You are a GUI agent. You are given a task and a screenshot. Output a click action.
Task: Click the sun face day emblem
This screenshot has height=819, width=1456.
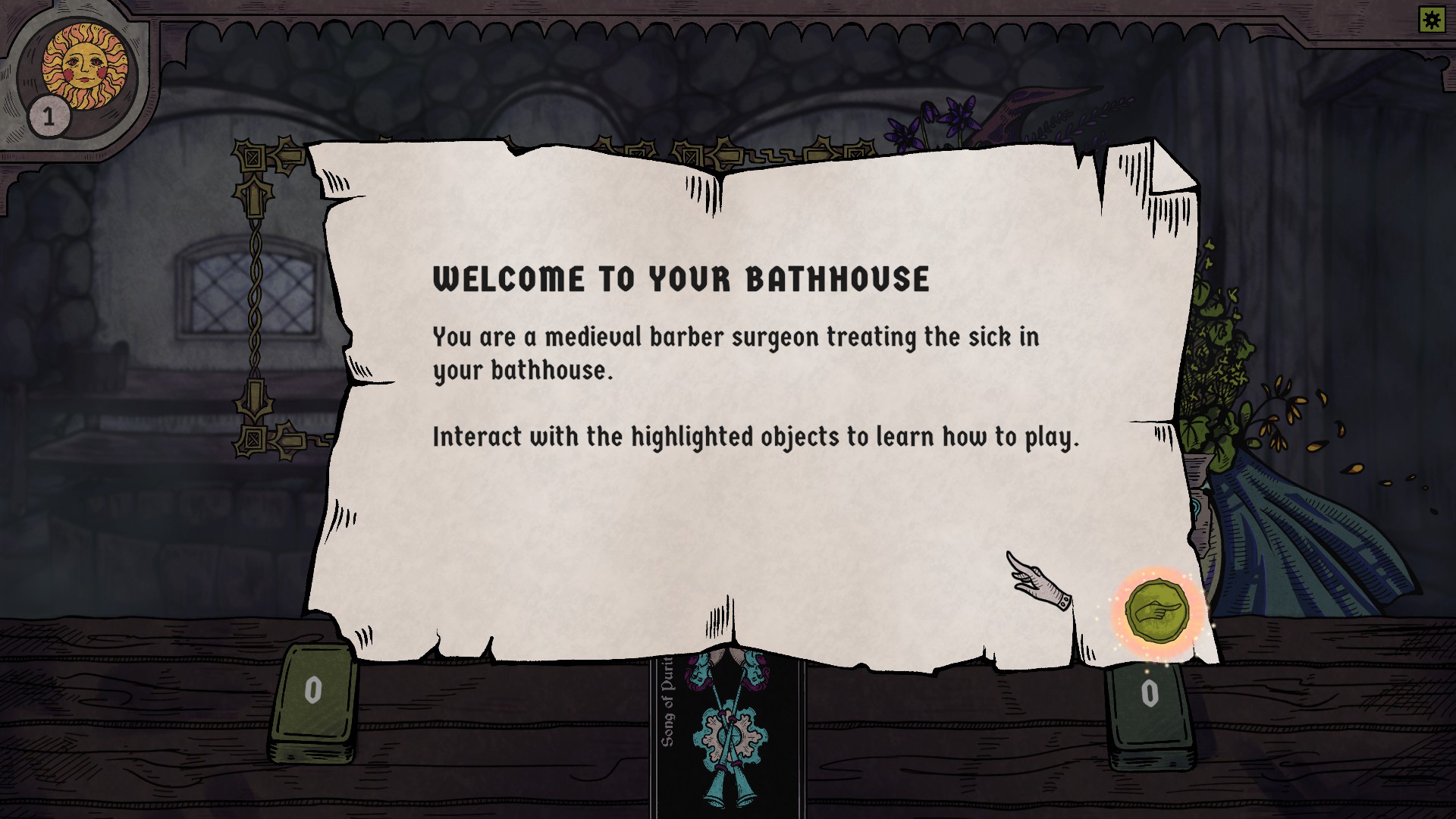84,66
